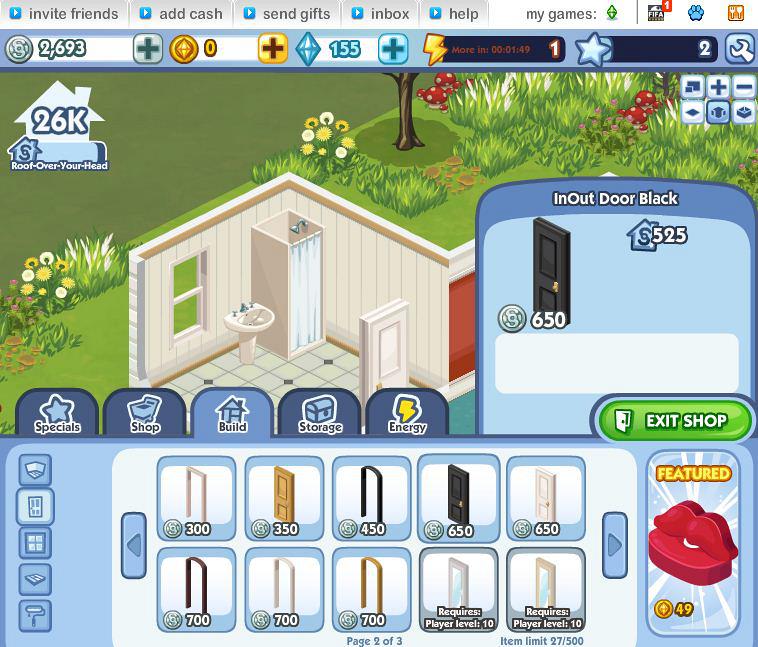The width and height of the screenshot is (758, 647).
Task: Switch to the Specials tab
Action: [57, 414]
